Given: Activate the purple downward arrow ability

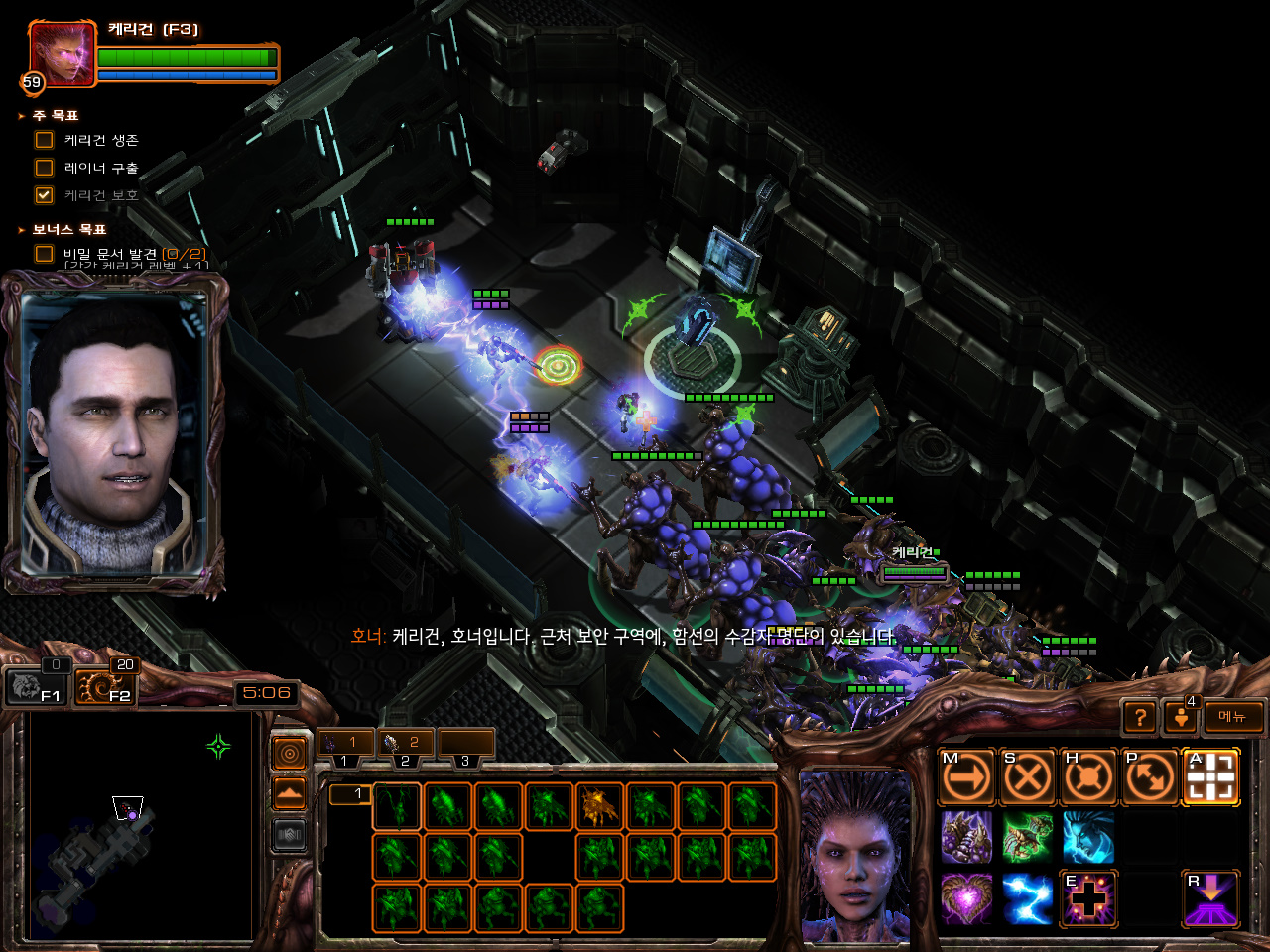Looking at the screenshot, I should pos(1210,898).
